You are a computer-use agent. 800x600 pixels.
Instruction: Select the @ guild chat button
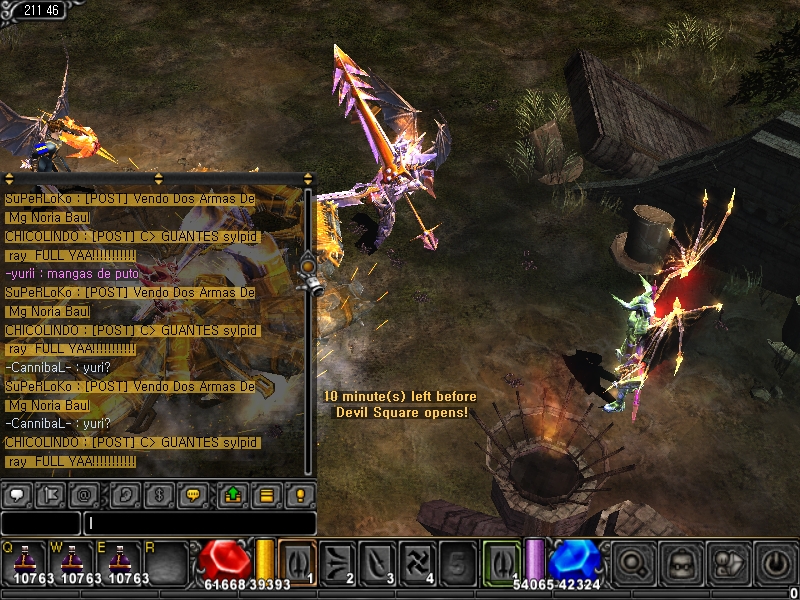click(x=82, y=494)
